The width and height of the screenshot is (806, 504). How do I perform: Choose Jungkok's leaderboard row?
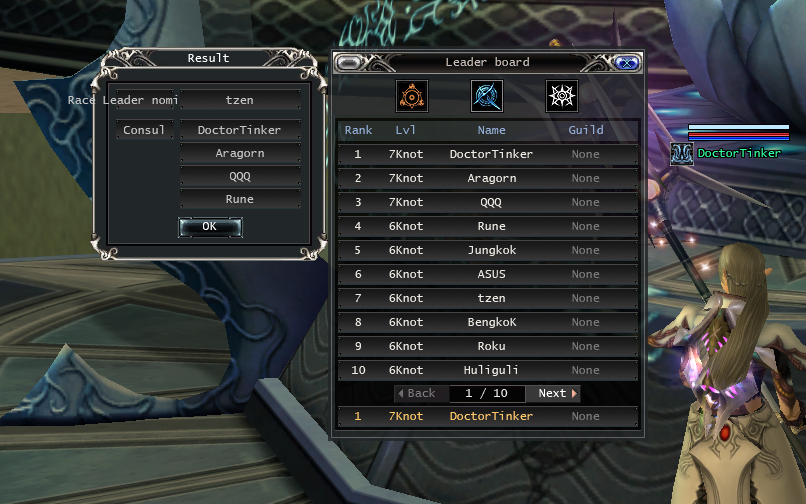488,251
